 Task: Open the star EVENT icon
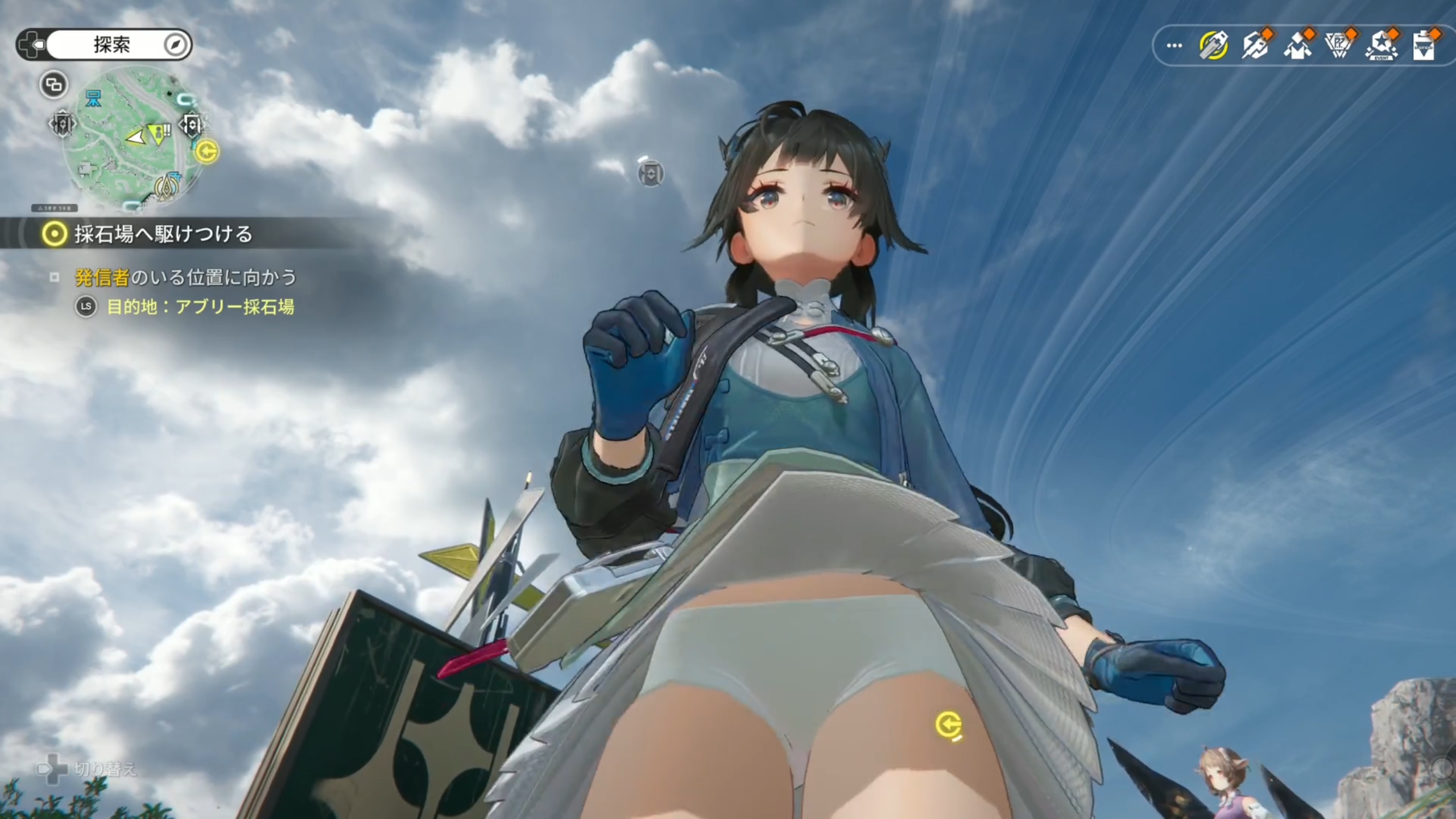click(1381, 45)
